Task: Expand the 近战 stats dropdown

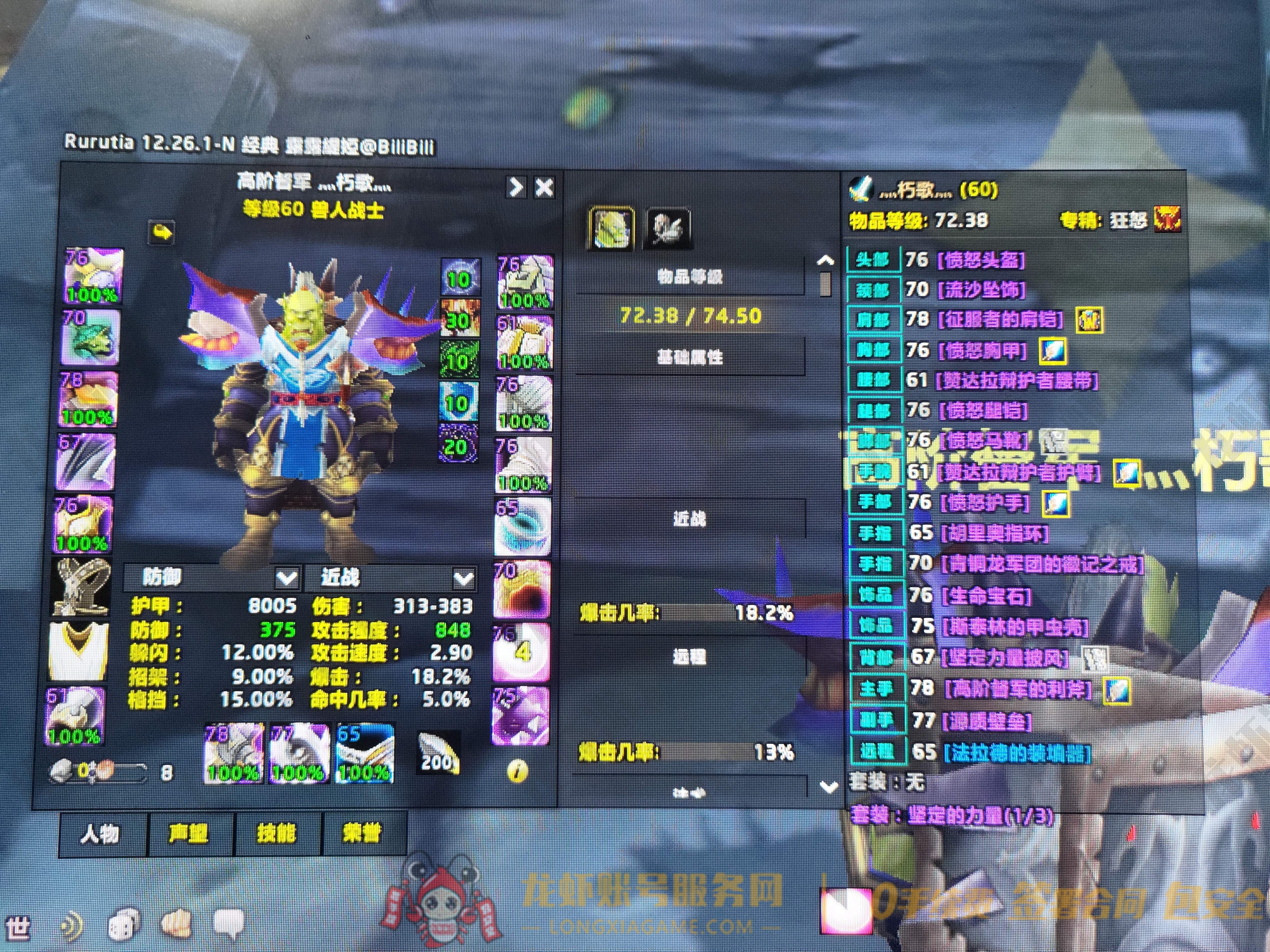Action: tap(463, 578)
